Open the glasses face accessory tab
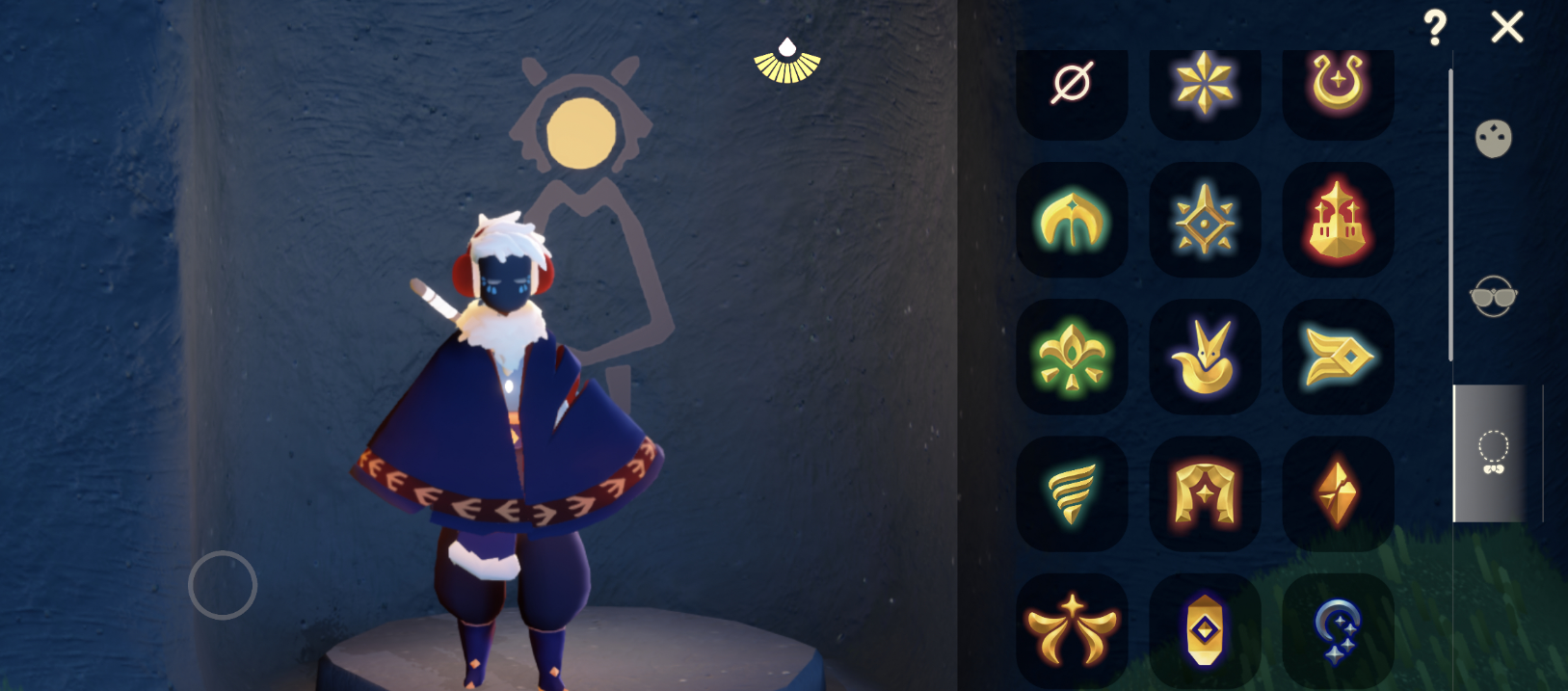 coord(1493,296)
